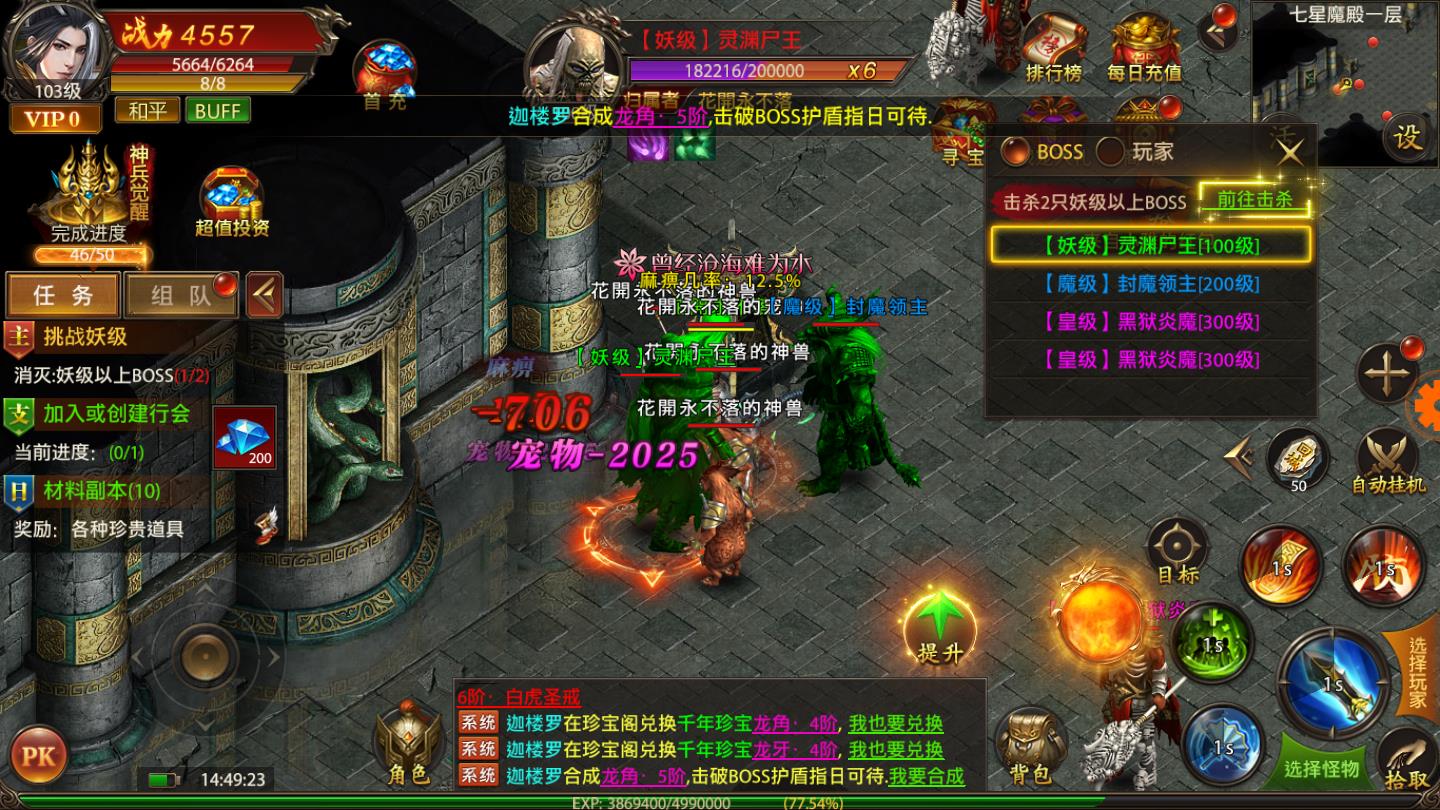1440x810 pixels.
Task: Choose the 选择怪物 monster targeting button
Action: tap(1322, 768)
